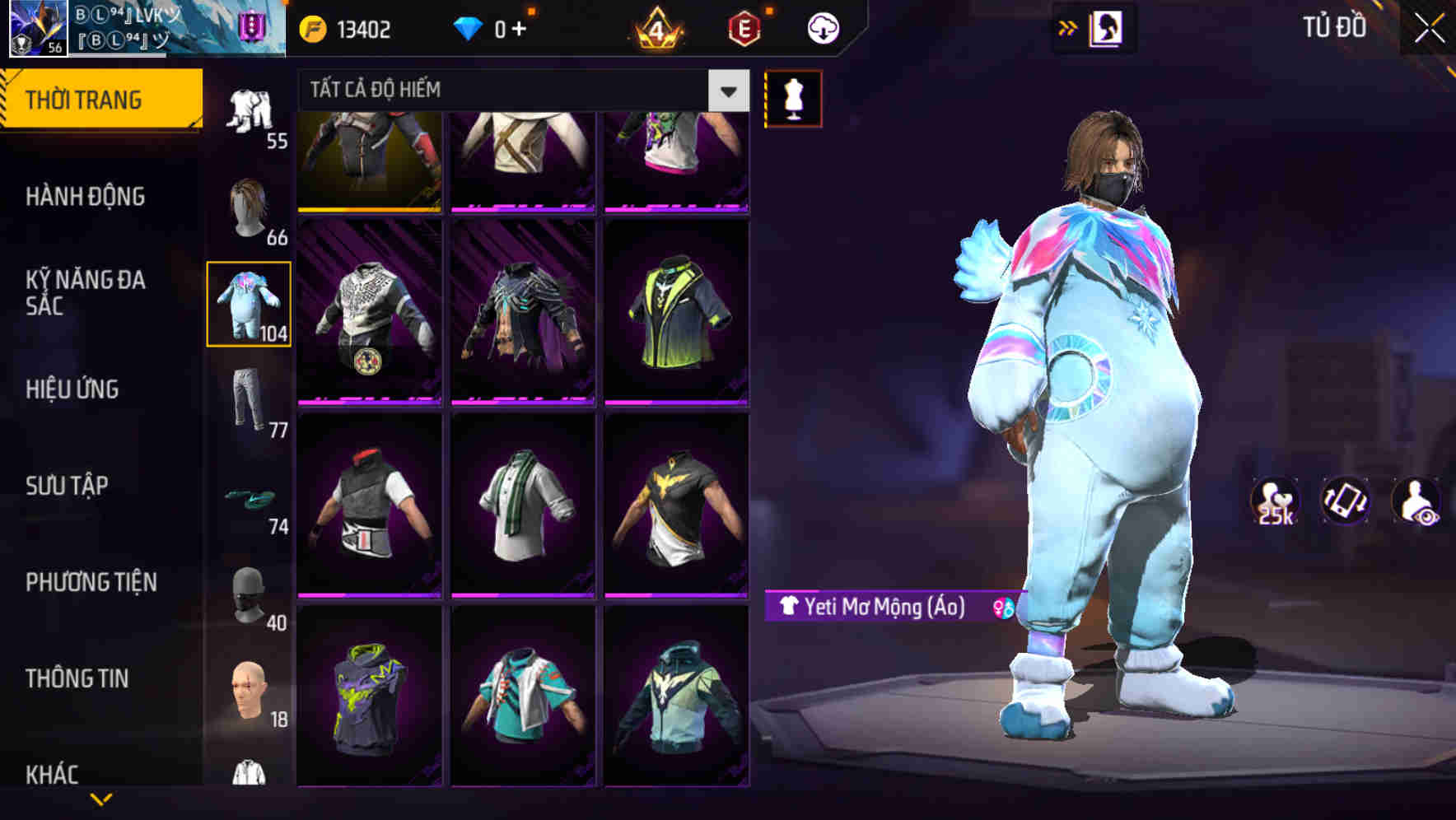Select the mask category showing 40 items

pos(249,594)
